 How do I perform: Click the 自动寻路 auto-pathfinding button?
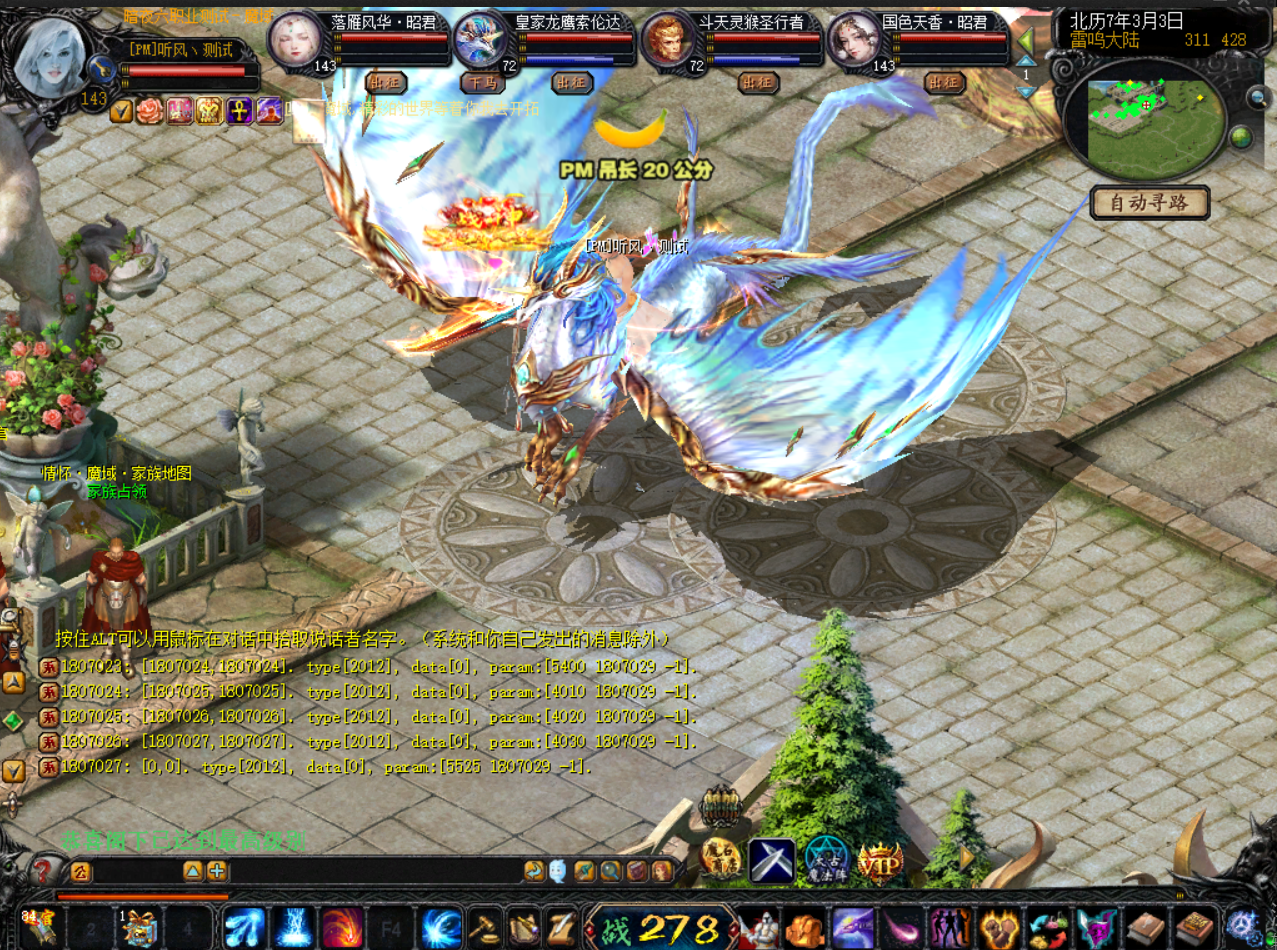[x=1149, y=203]
